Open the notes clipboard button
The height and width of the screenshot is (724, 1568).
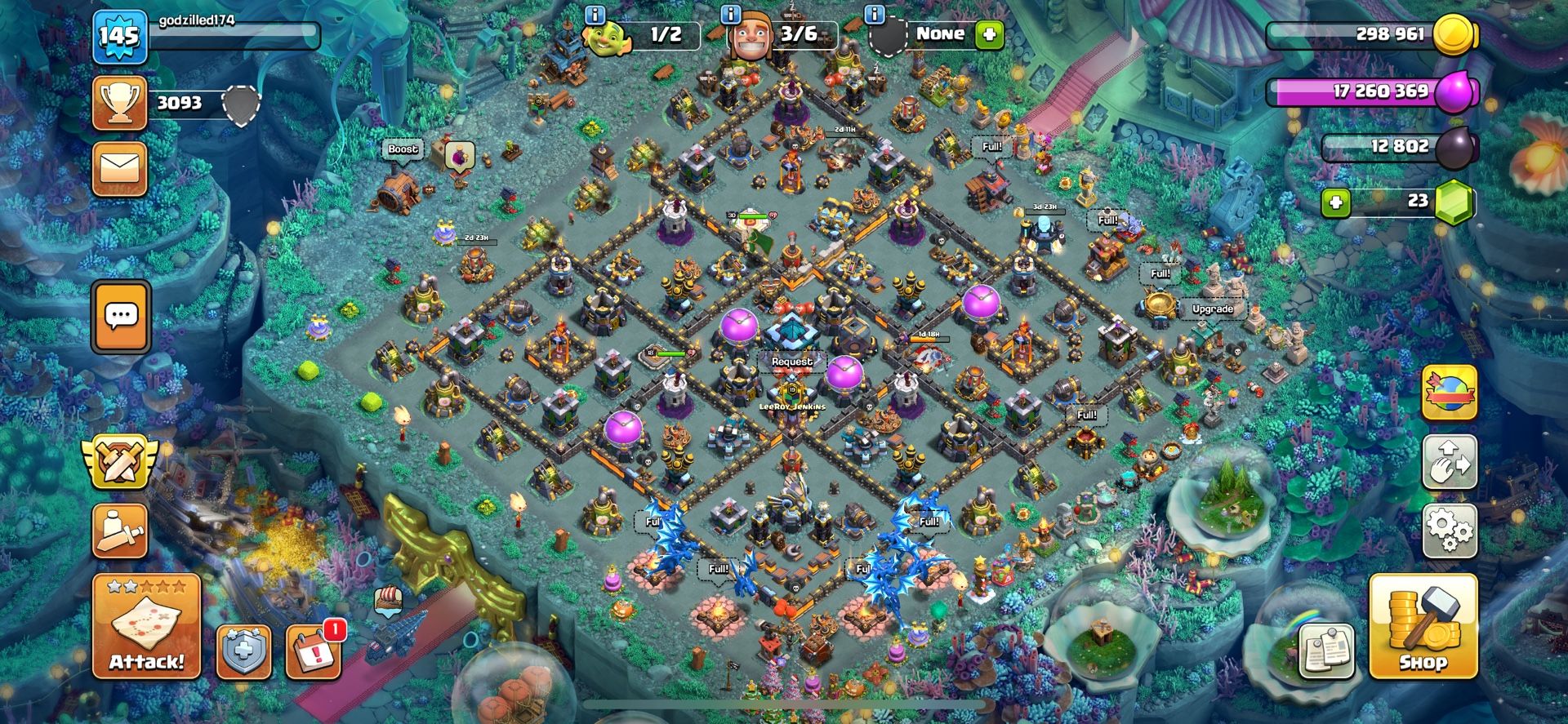(x=1327, y=651)
